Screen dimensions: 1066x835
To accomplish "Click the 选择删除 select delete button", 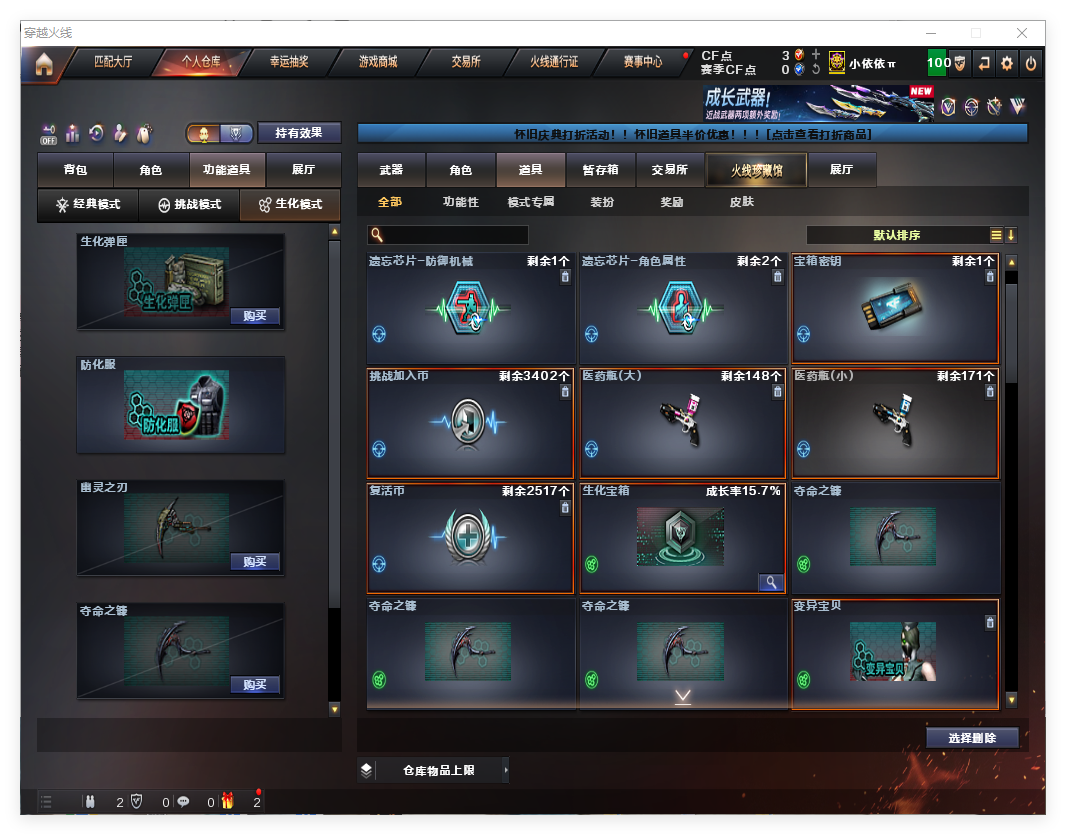I will (972, 738).
